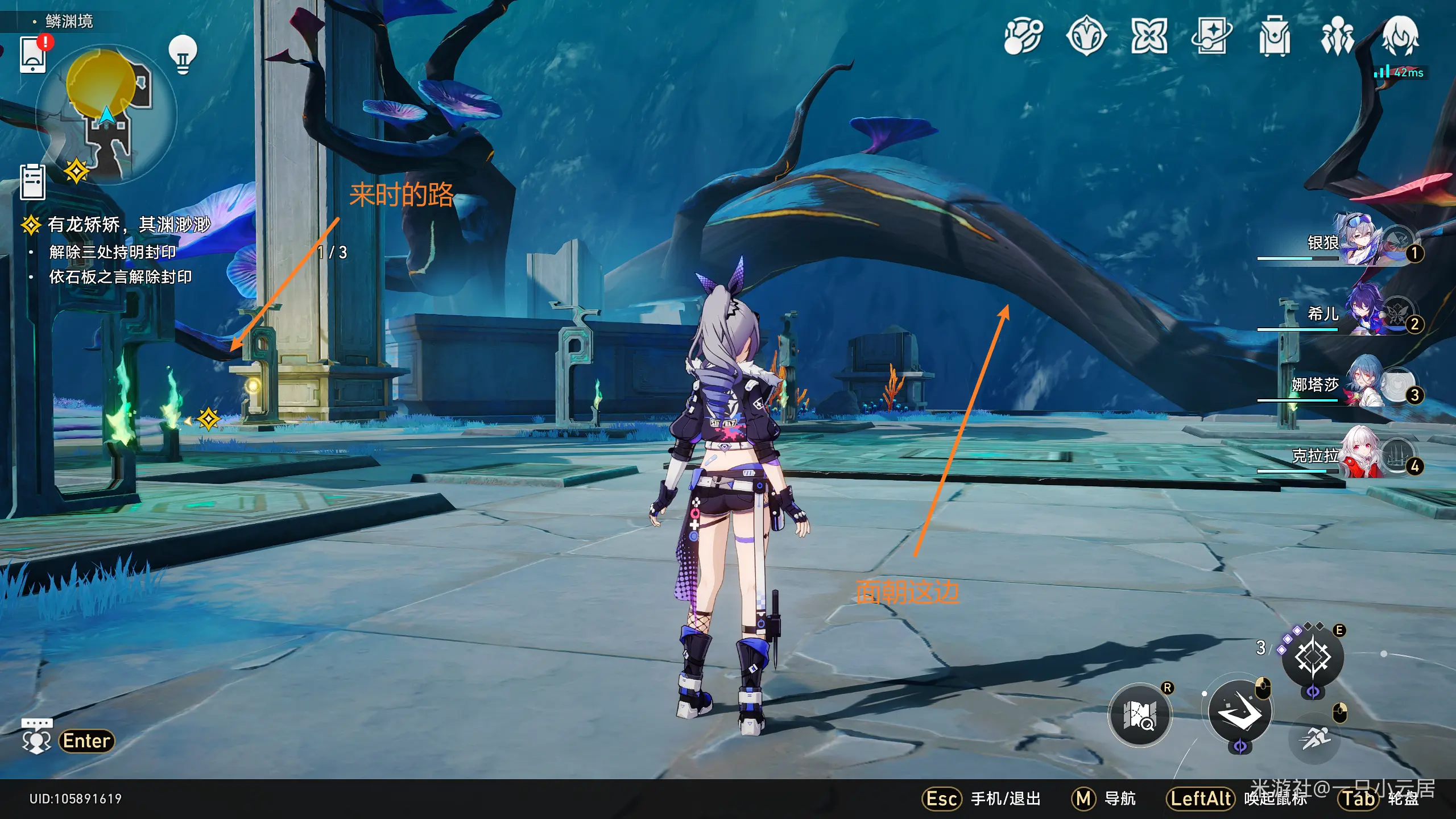Click the lightbulb hint icon
The image size is (1456, 819).
(183, 54)
